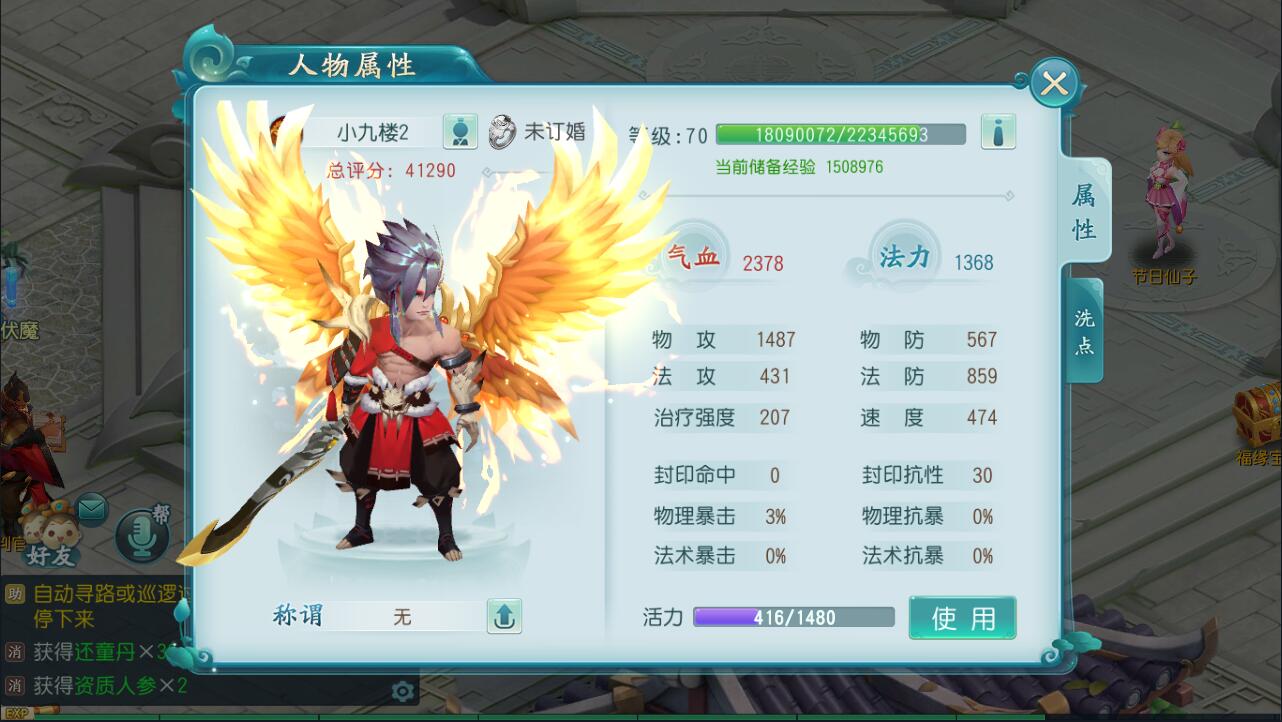Open chat settings gear icon
The image size is (1282, 722).
403,691
